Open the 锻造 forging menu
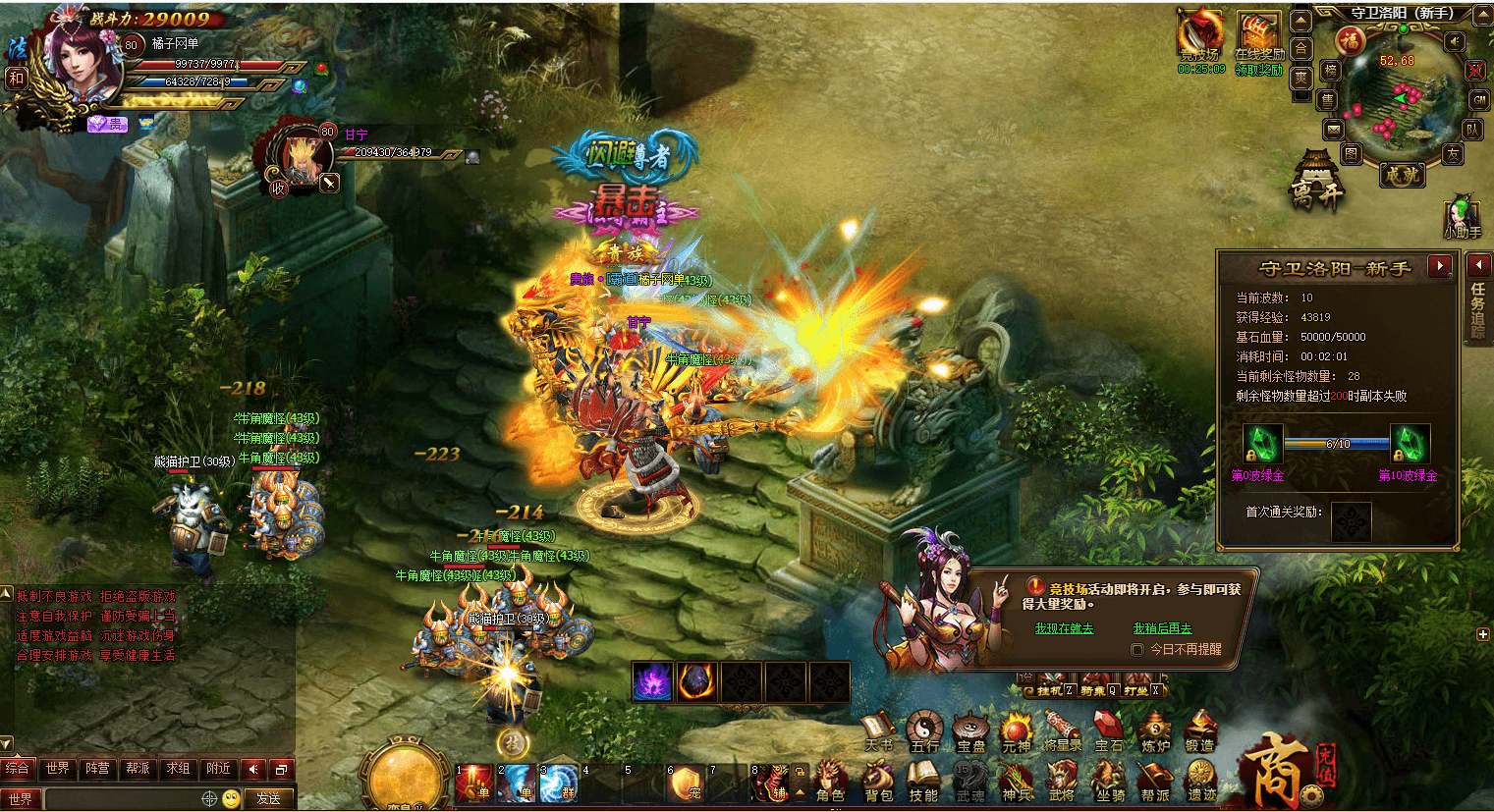The height and width of the screenshot is (812, 1494). [1199, 732]
